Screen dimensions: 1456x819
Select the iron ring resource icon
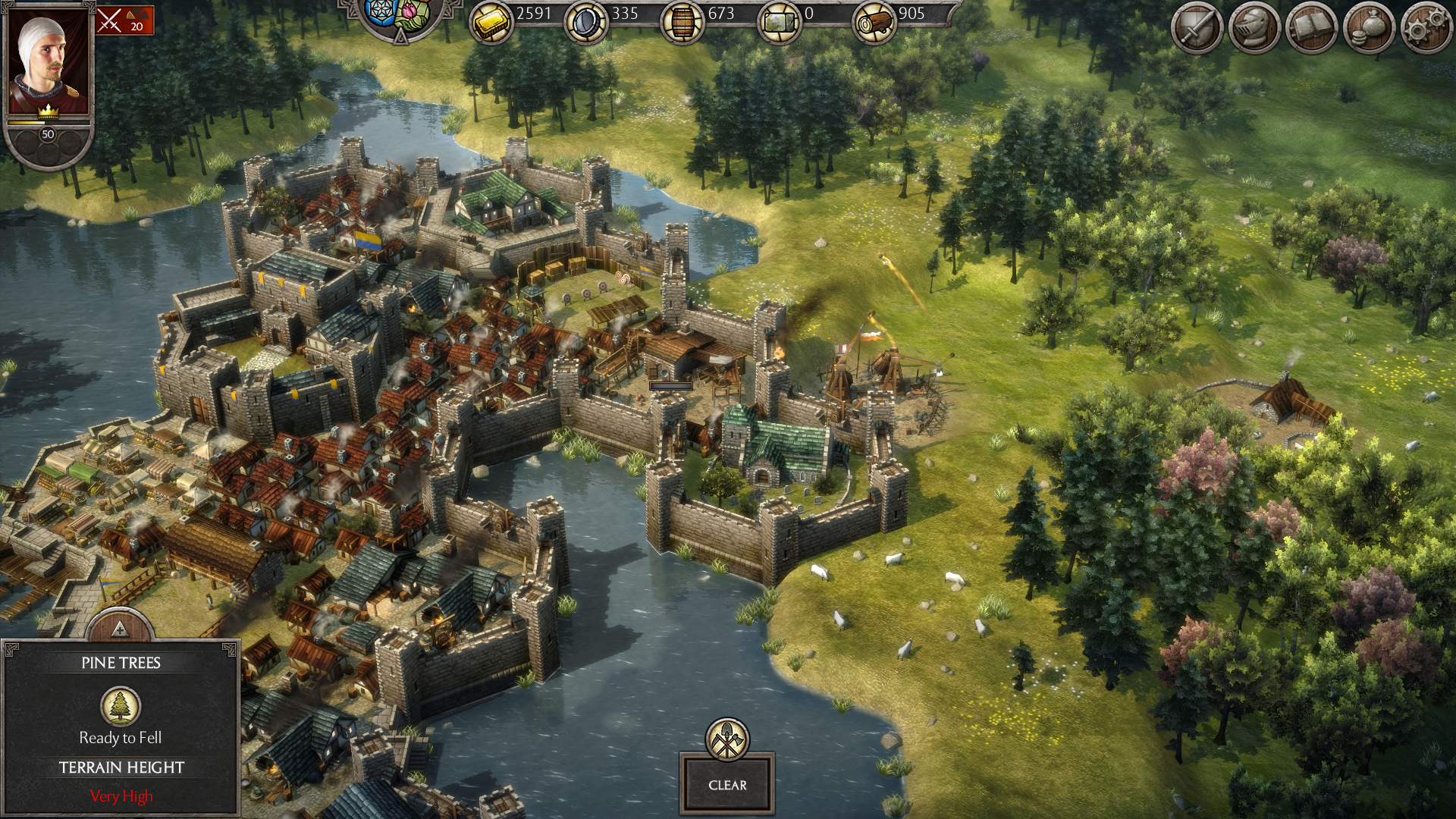pos(586,23)
